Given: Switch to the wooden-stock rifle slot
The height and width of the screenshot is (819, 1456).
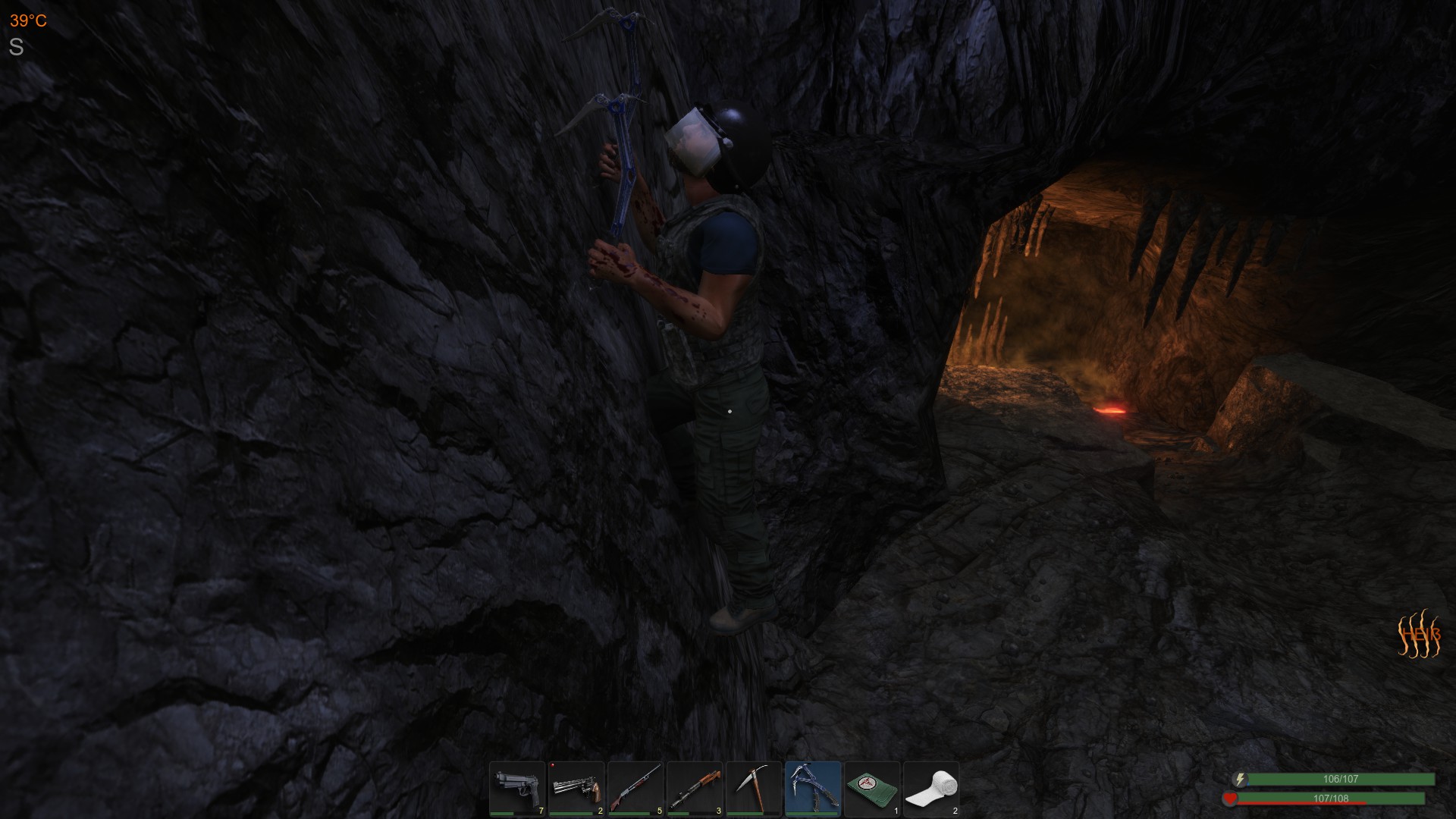Looking at the screenshot, I should click(x=695, y=789).
